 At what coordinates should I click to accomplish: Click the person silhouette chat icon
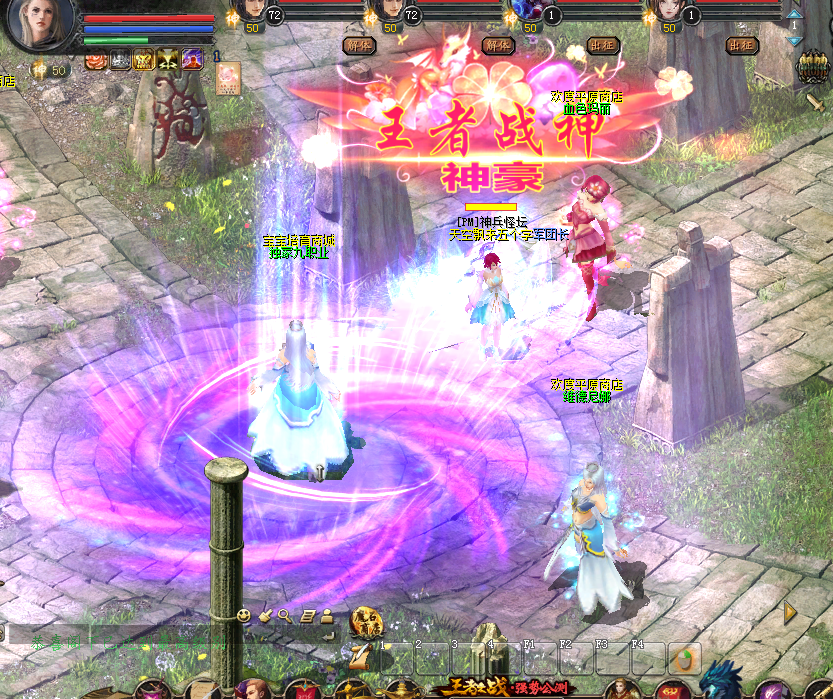(x=327, y=615)
